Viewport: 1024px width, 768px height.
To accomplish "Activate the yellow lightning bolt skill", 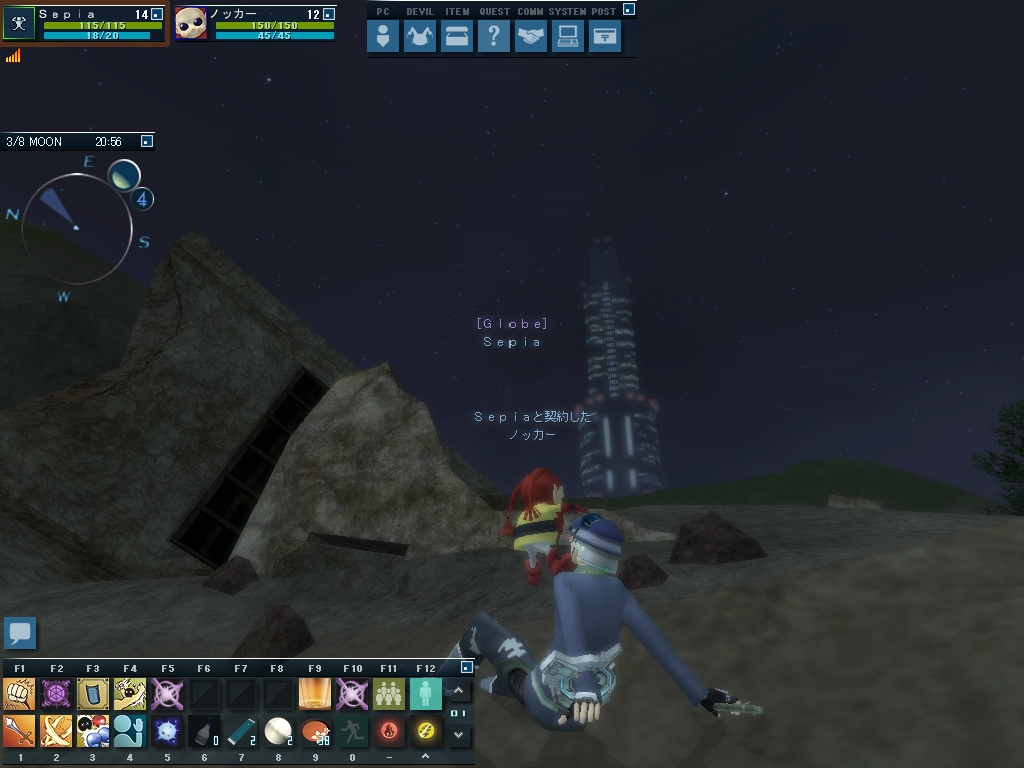I will click(x=426, y=731).
